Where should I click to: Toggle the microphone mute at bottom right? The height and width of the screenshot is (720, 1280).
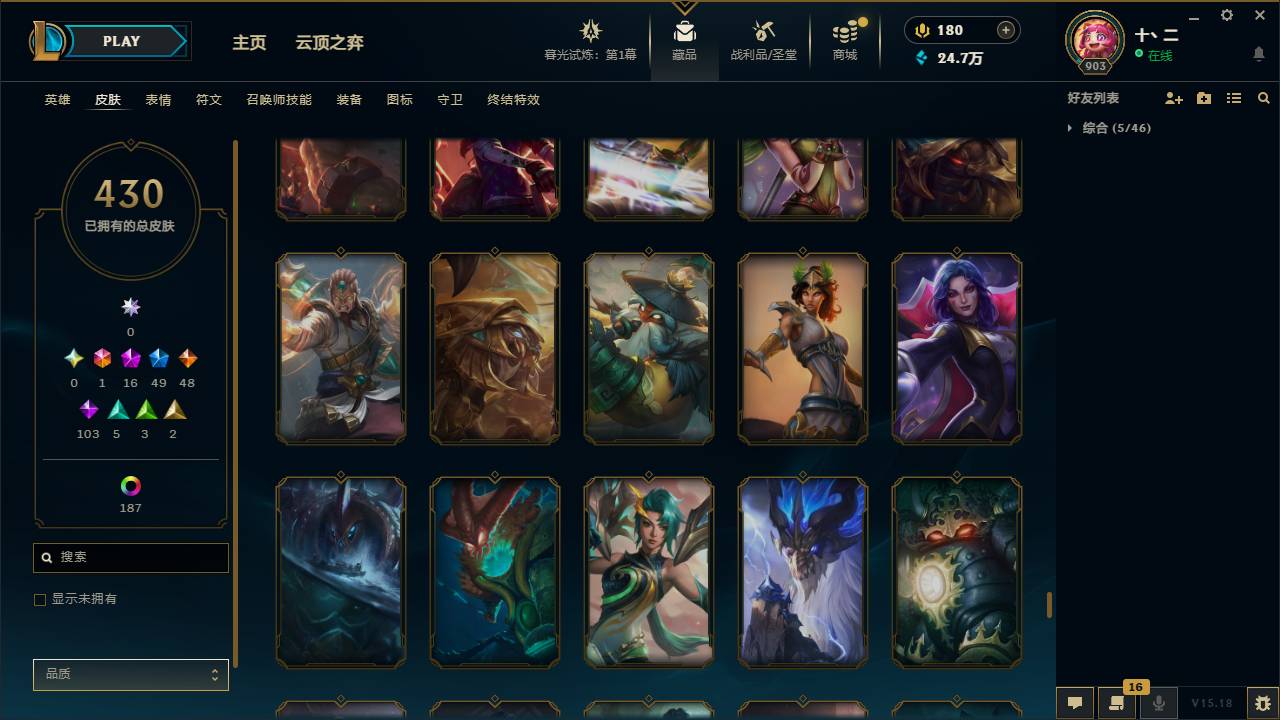click(x=1158, y=703)
